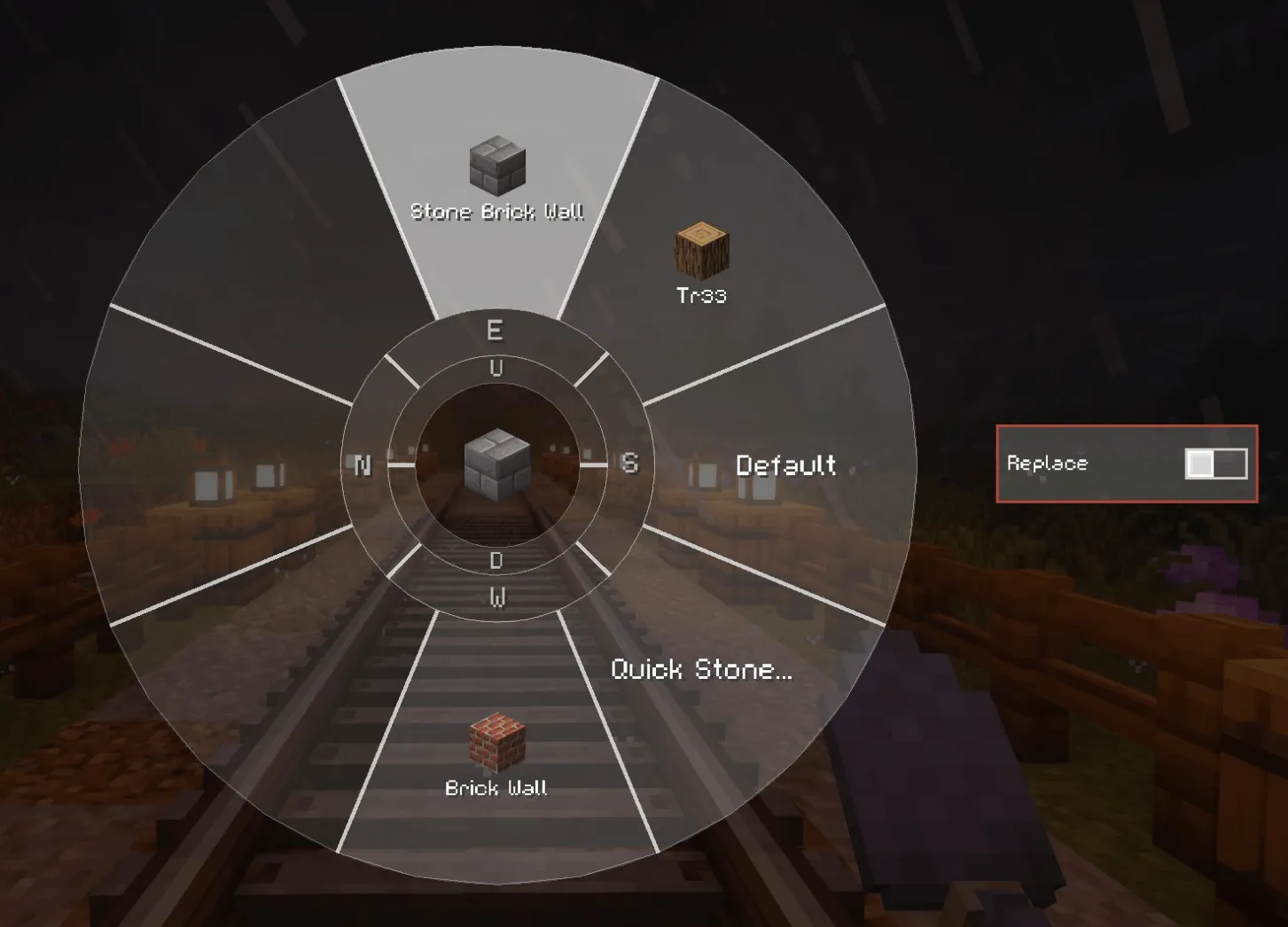The height and width of the screenshot is (927, 1288).
Task: Select the U (up) direction
Action: pos(496,369)
